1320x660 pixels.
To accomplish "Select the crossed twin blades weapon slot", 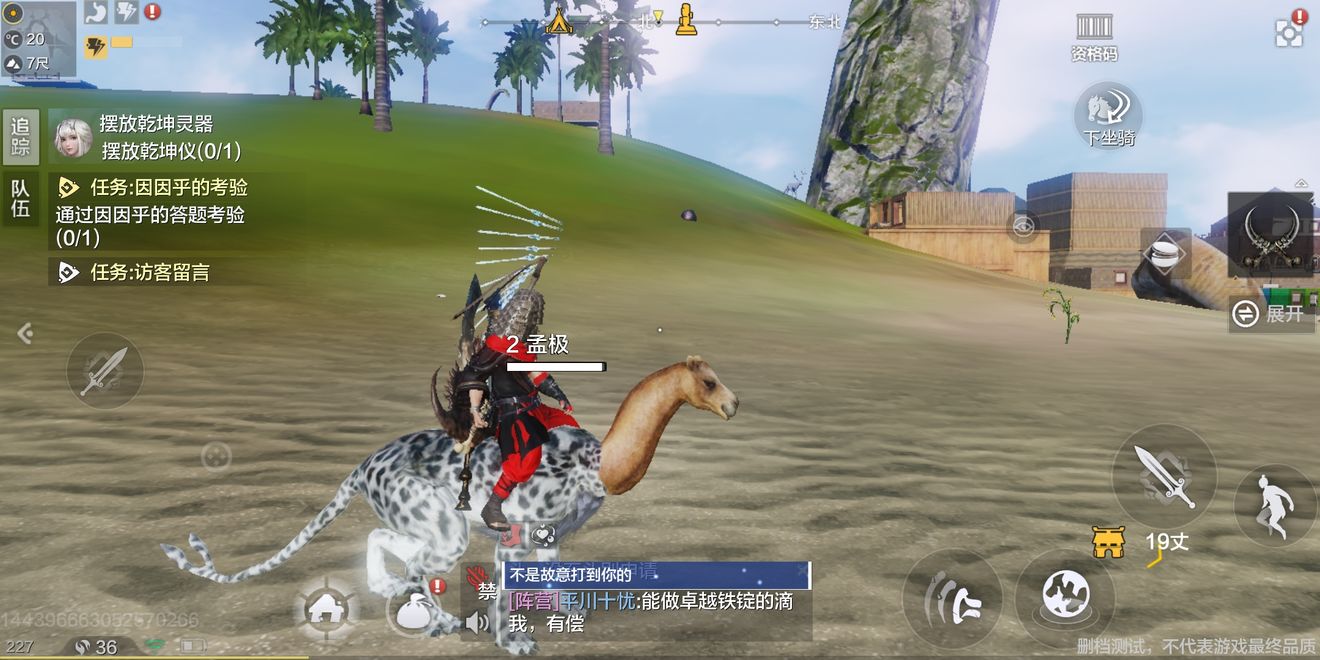I will (1269, 234).
